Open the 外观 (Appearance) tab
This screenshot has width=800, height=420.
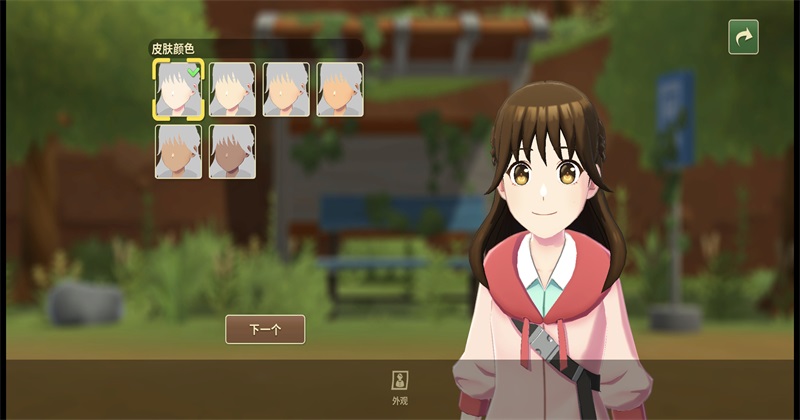click(x=400, y=386)
